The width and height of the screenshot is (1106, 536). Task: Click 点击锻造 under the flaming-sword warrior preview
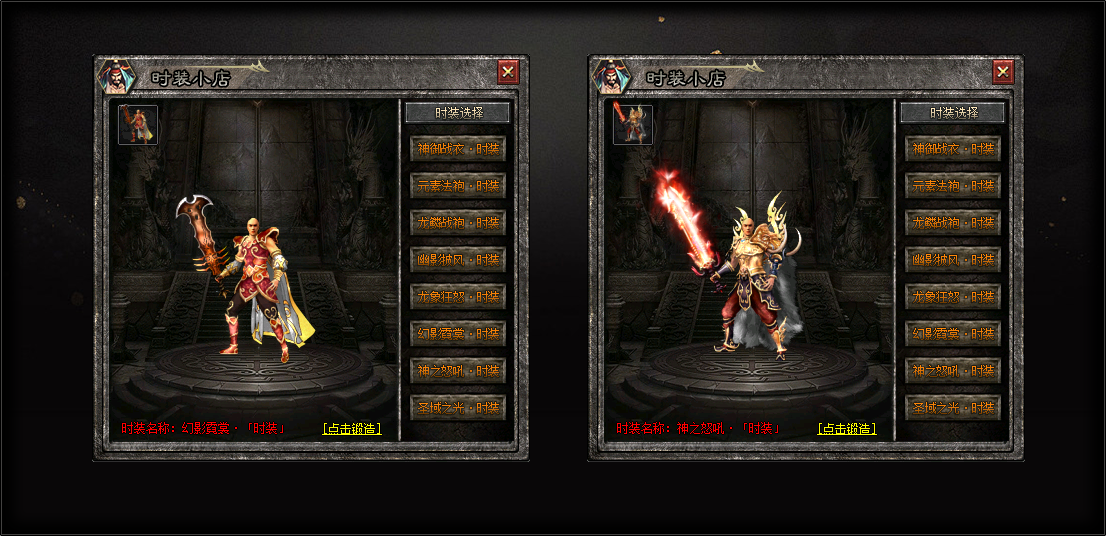pyautogui.click(x=847, y=429)
